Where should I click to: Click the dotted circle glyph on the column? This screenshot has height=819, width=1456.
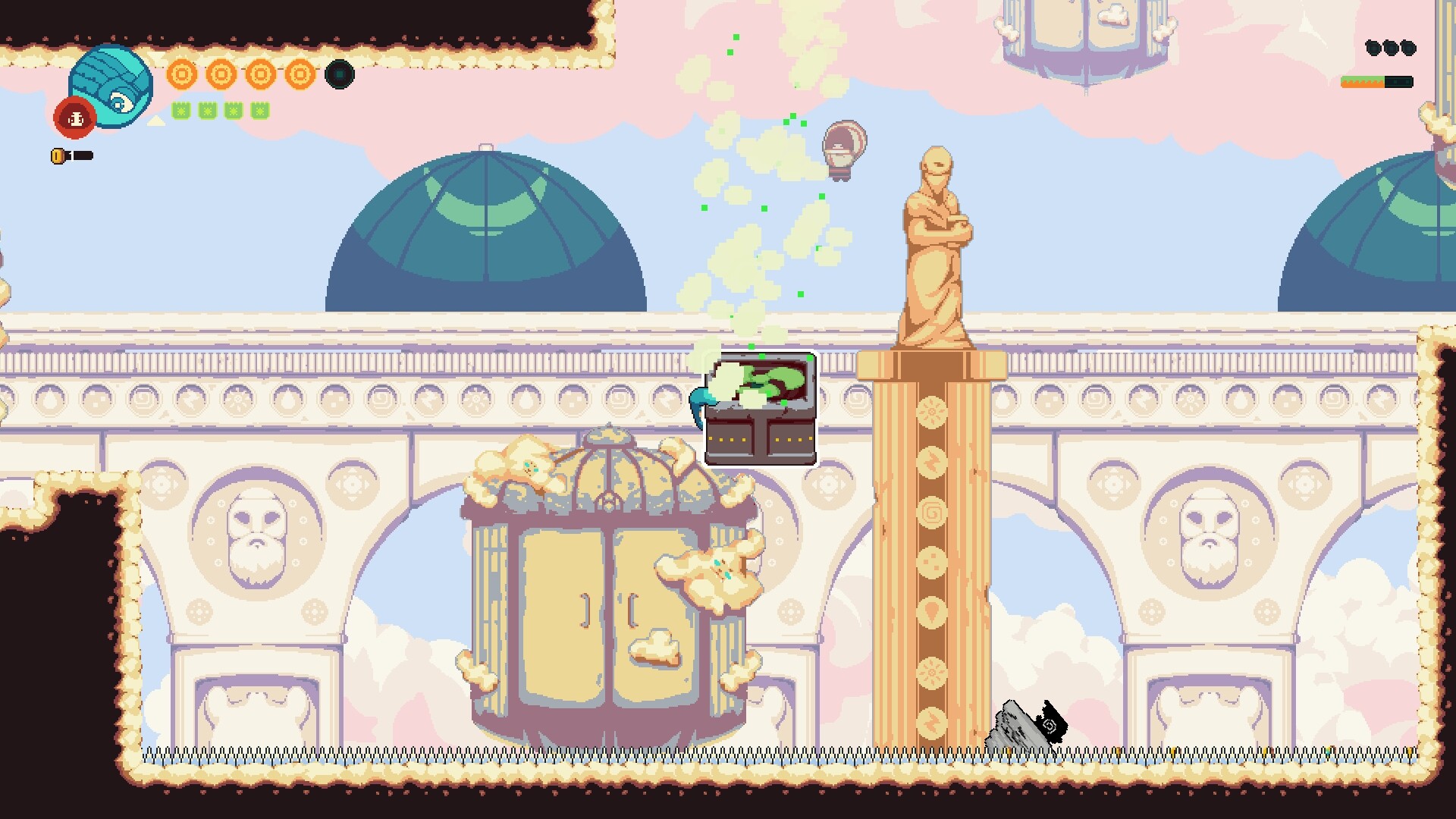click(x=932, y=560)
